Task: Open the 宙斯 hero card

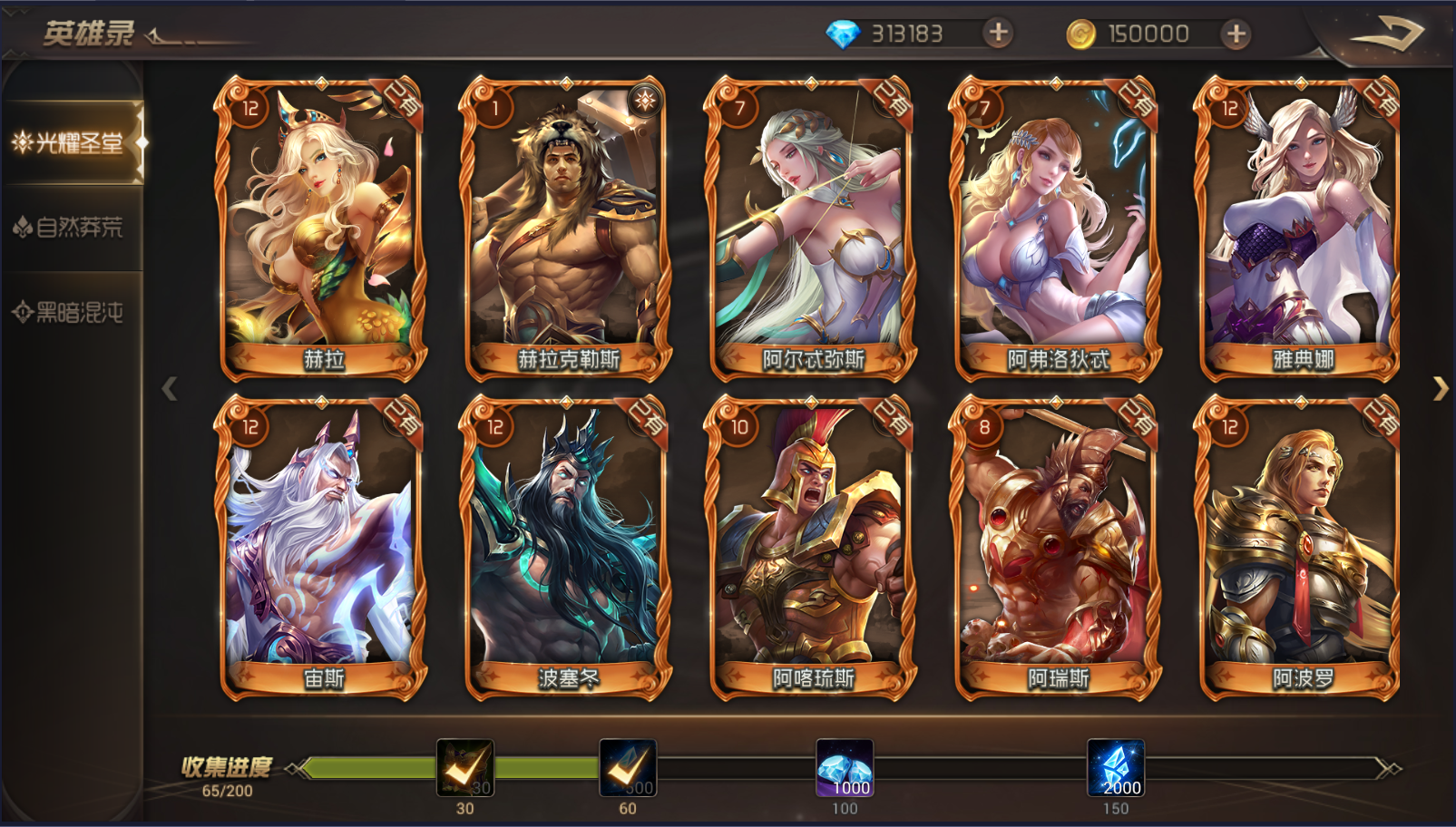Action: 321,546
